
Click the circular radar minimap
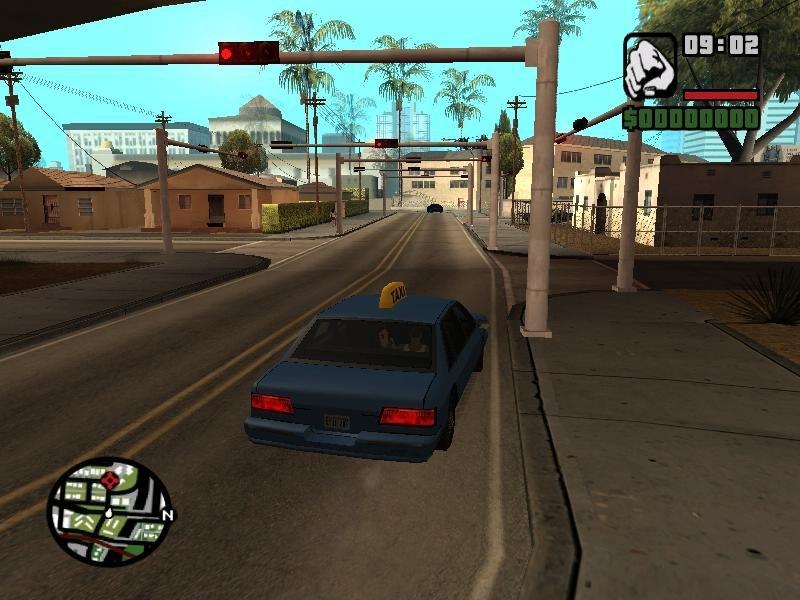click(x=110, y=511)
